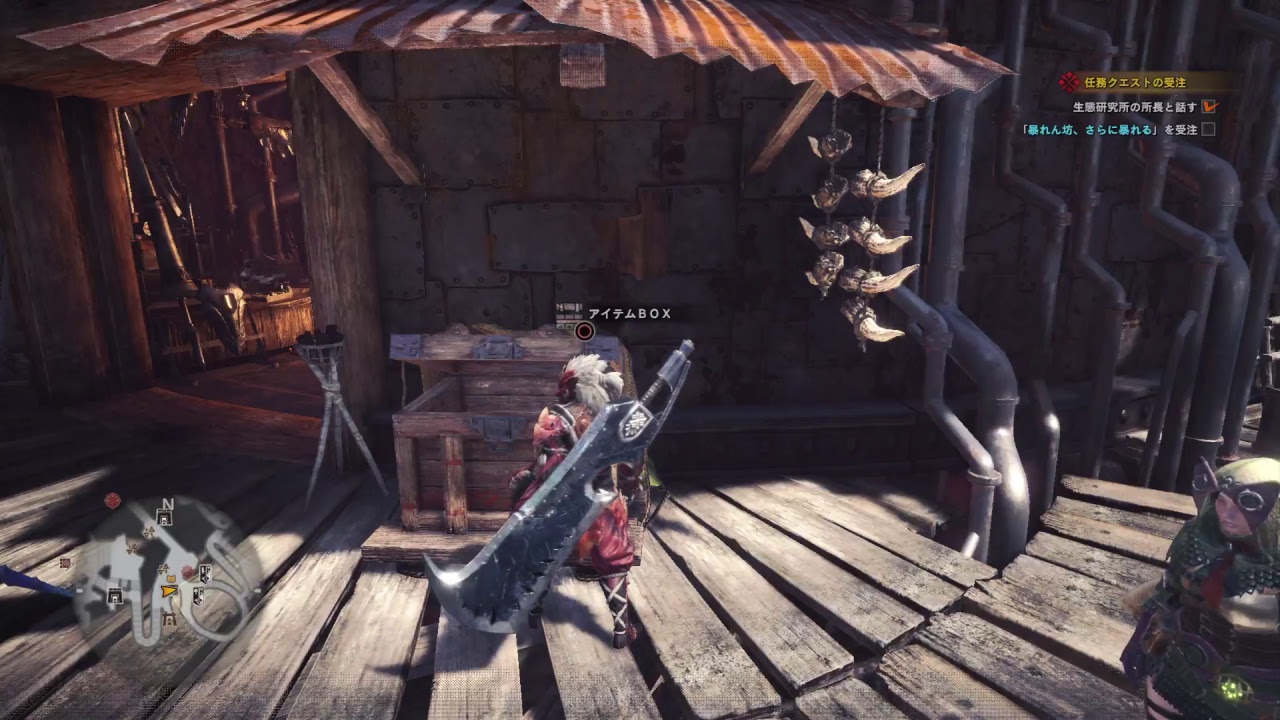Click the red quest emblem in tracker header
Screen dimensions: 1280x720
1071,83
